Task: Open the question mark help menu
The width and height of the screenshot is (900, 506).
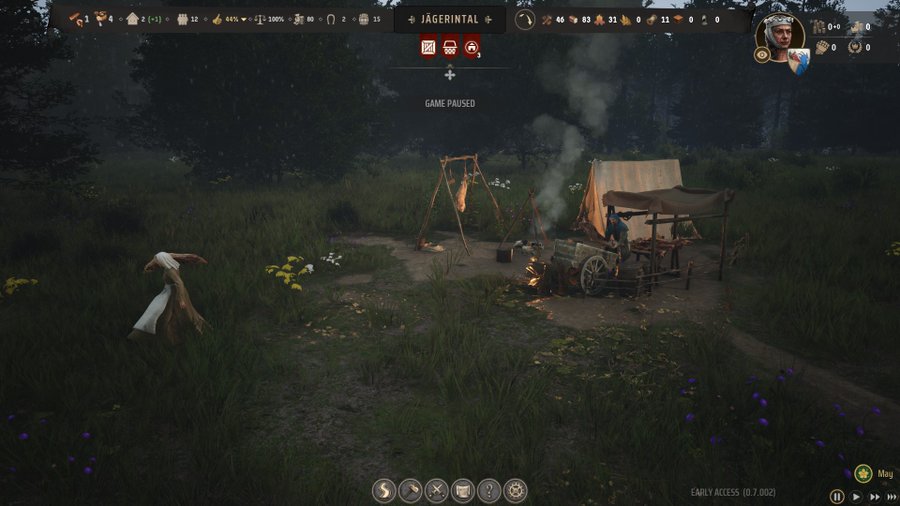Action: 489,491
